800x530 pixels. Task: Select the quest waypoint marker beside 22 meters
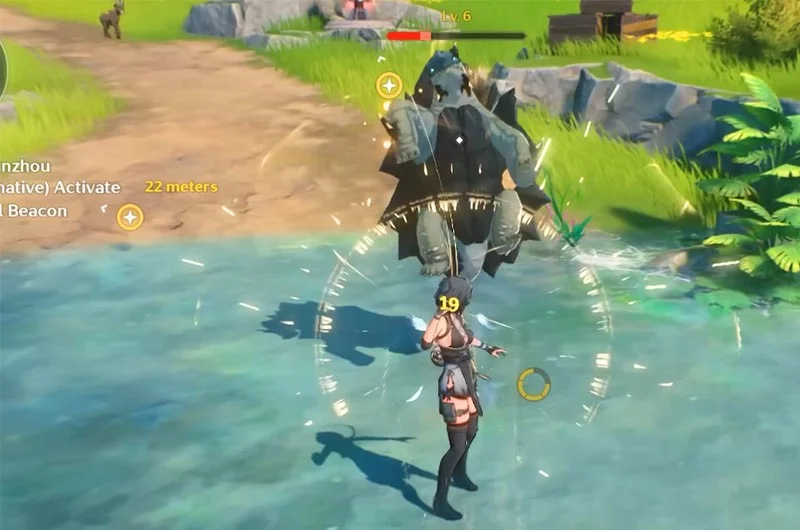pos(130,217)
